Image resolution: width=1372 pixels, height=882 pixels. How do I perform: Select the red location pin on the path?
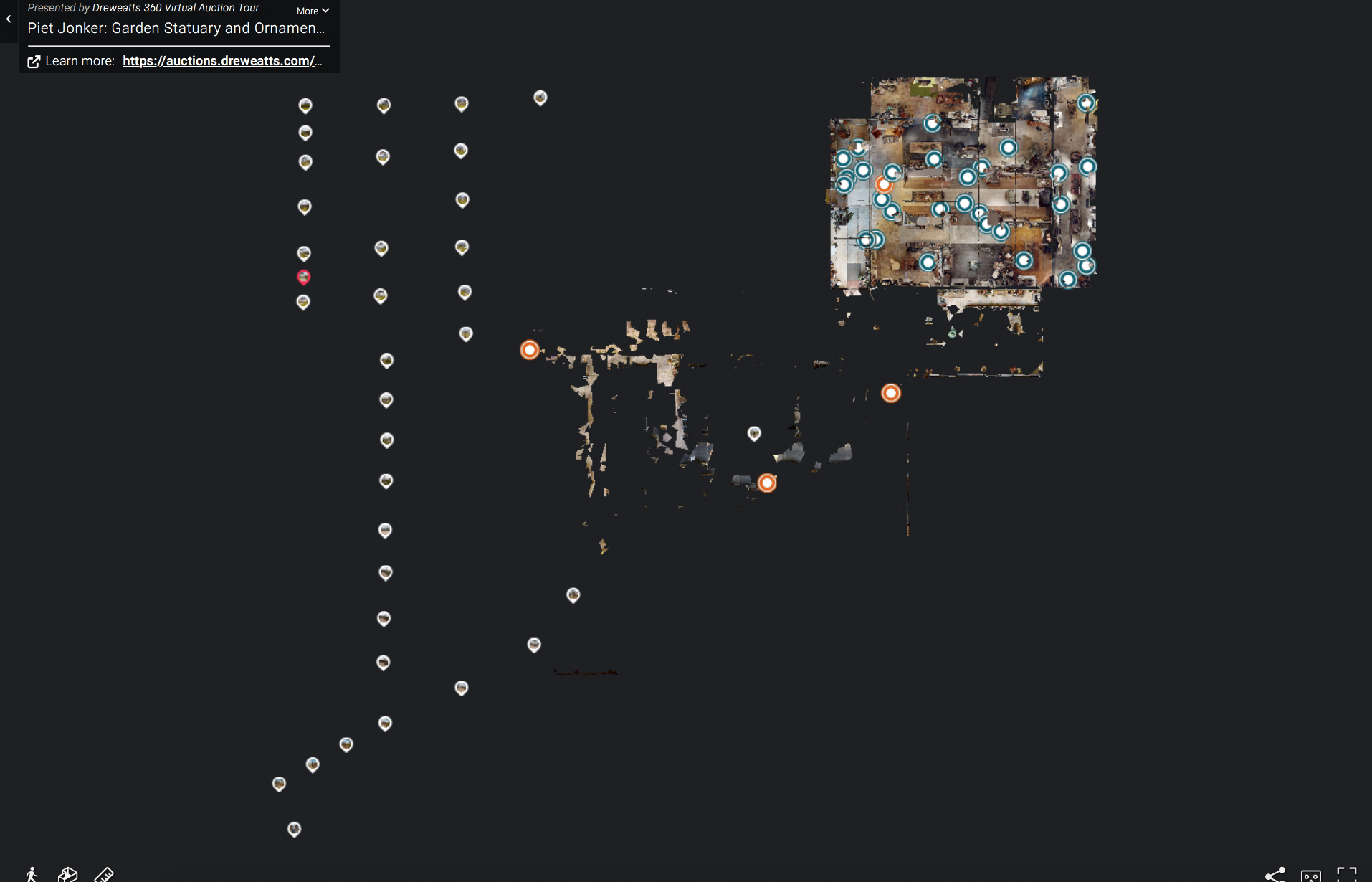[304, 278]
